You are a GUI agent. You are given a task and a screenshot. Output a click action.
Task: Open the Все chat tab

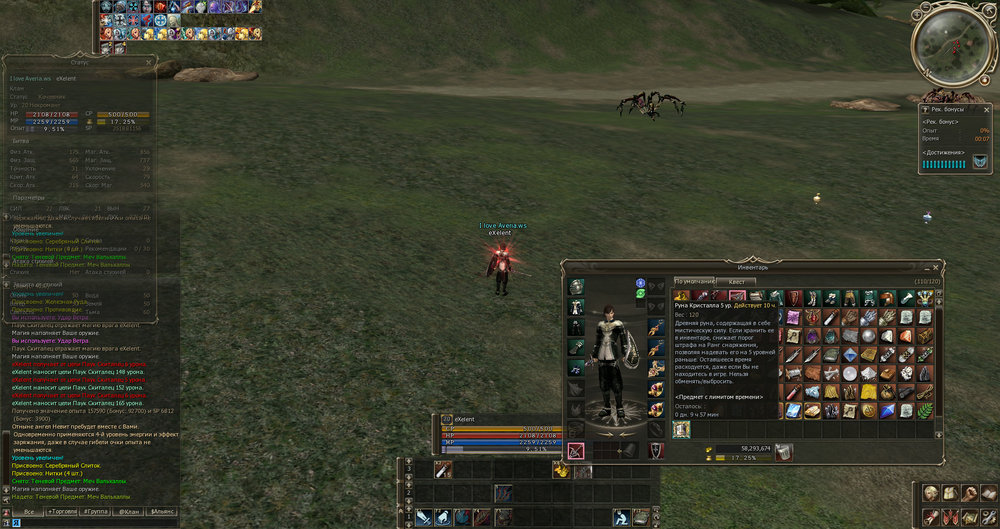pos(29,511)
